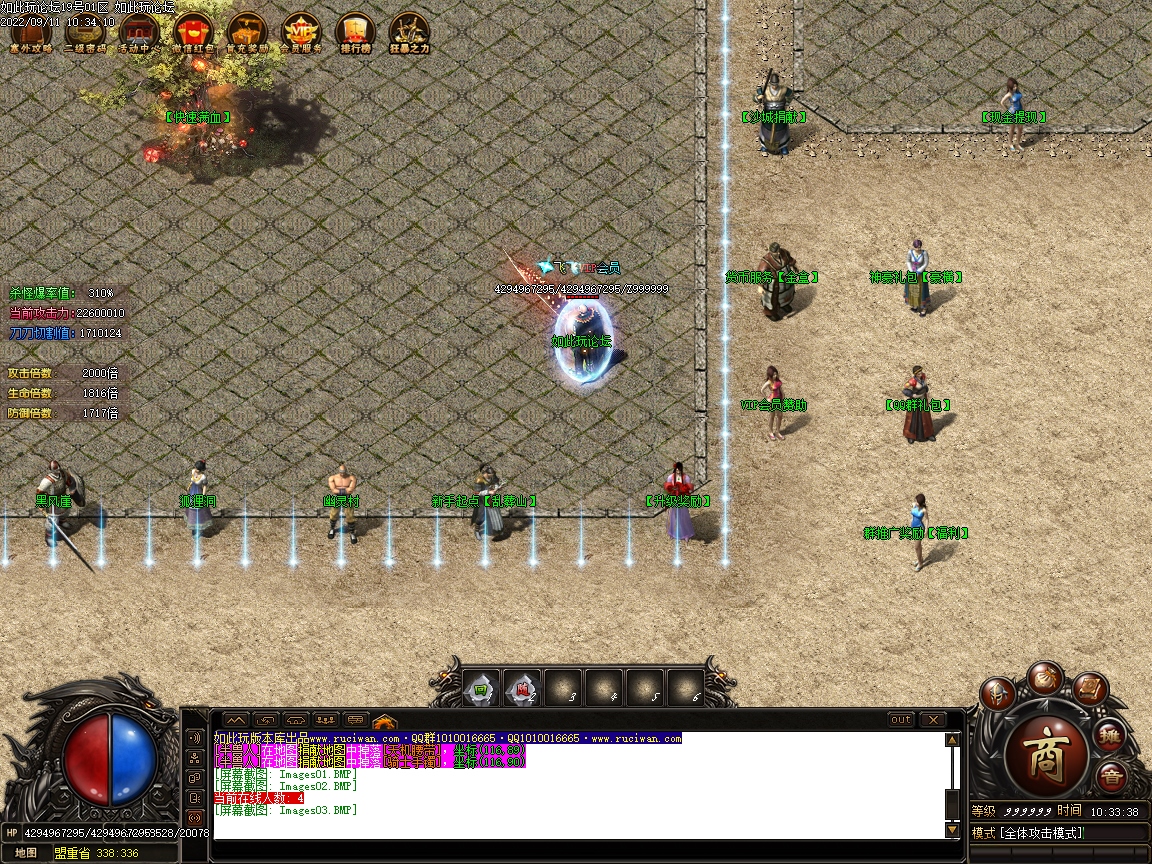The height and width of the screenshot is (864, 1152).
Task: Open the VIP 会员服务 menu
Action: pyautogui.click(x=301, y=32)
